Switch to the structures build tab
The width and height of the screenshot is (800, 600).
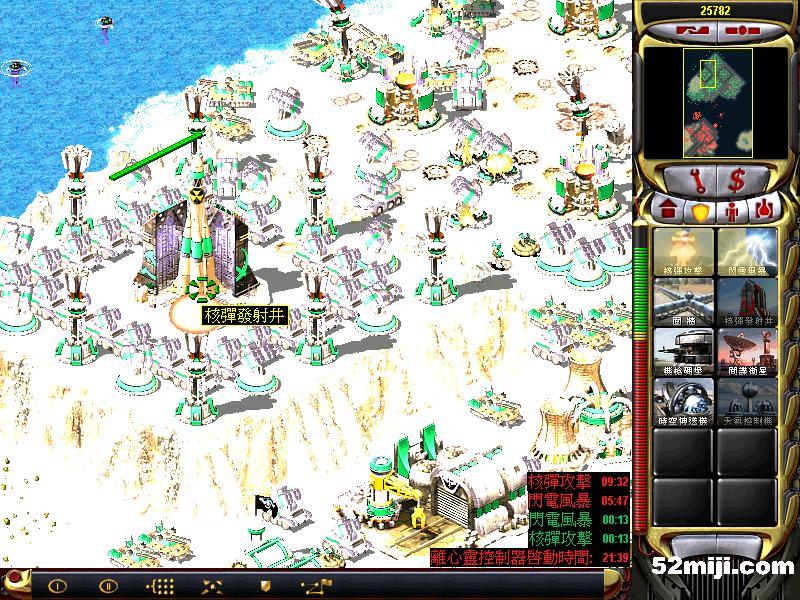(667, 212)
